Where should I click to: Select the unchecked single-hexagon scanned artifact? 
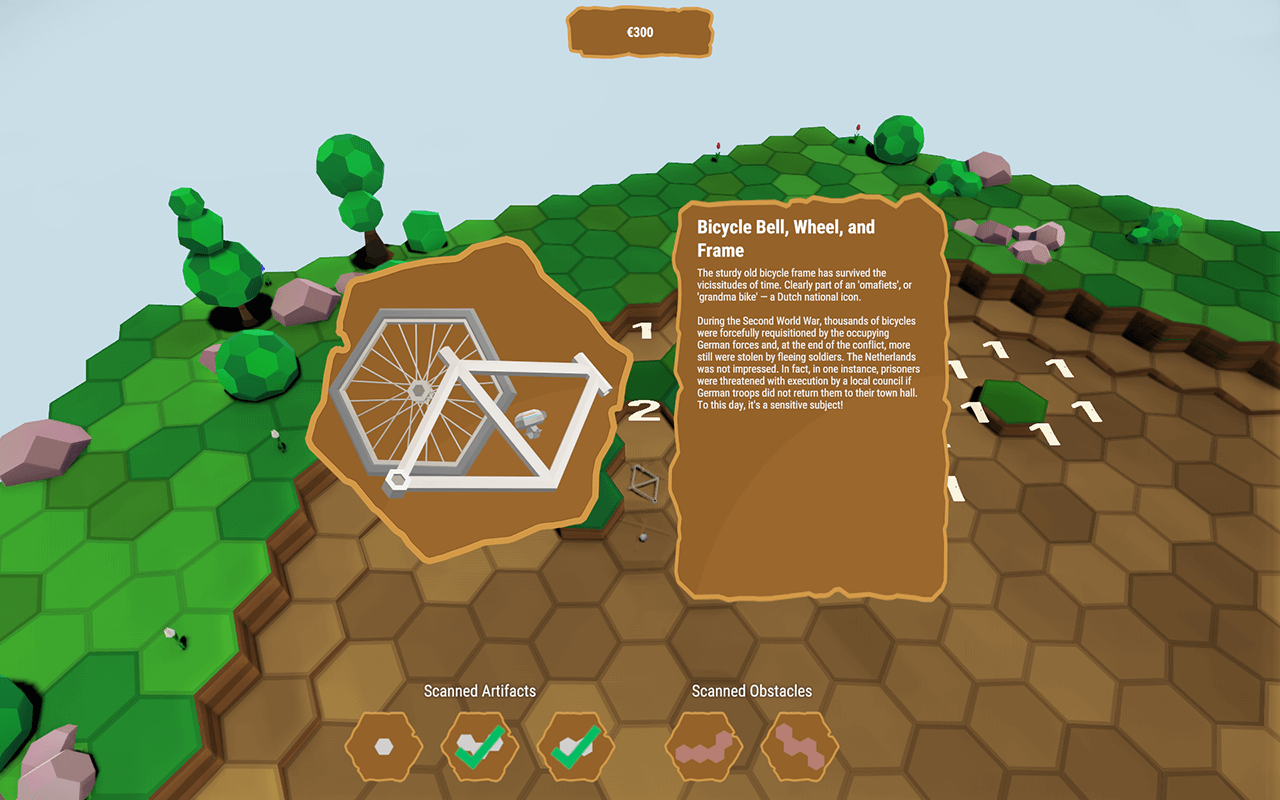pos(384,746)
